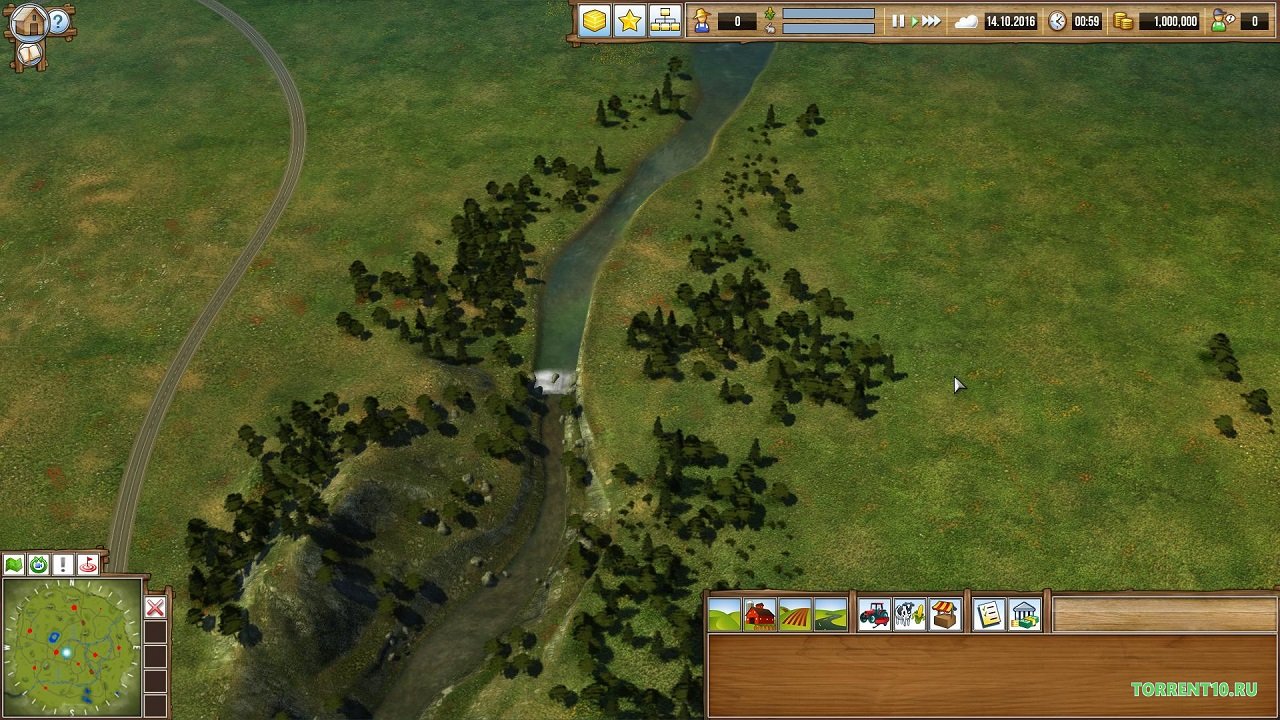Open the cow and corn menu

909,615
